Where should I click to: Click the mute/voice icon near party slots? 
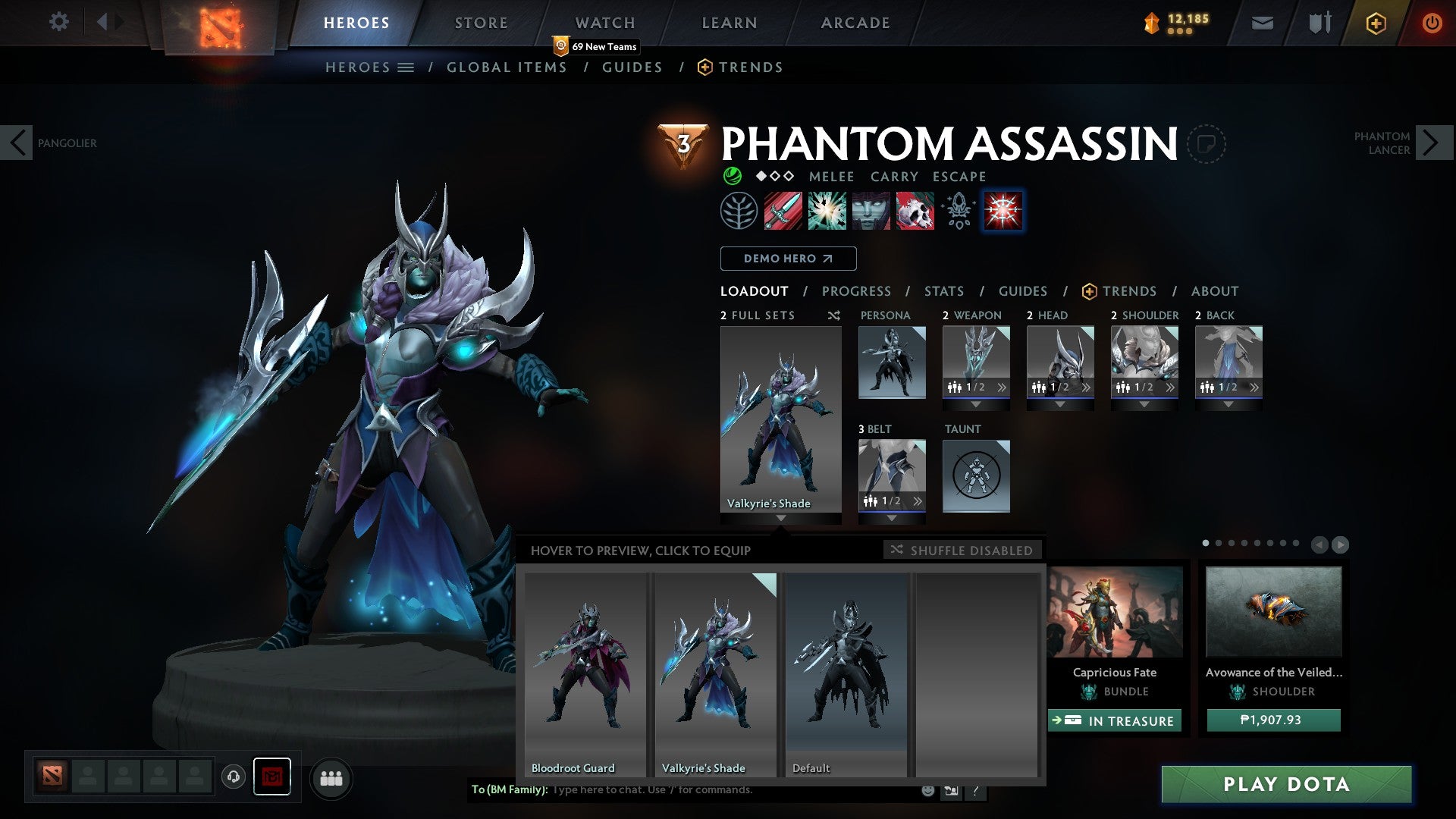(234, 777)
